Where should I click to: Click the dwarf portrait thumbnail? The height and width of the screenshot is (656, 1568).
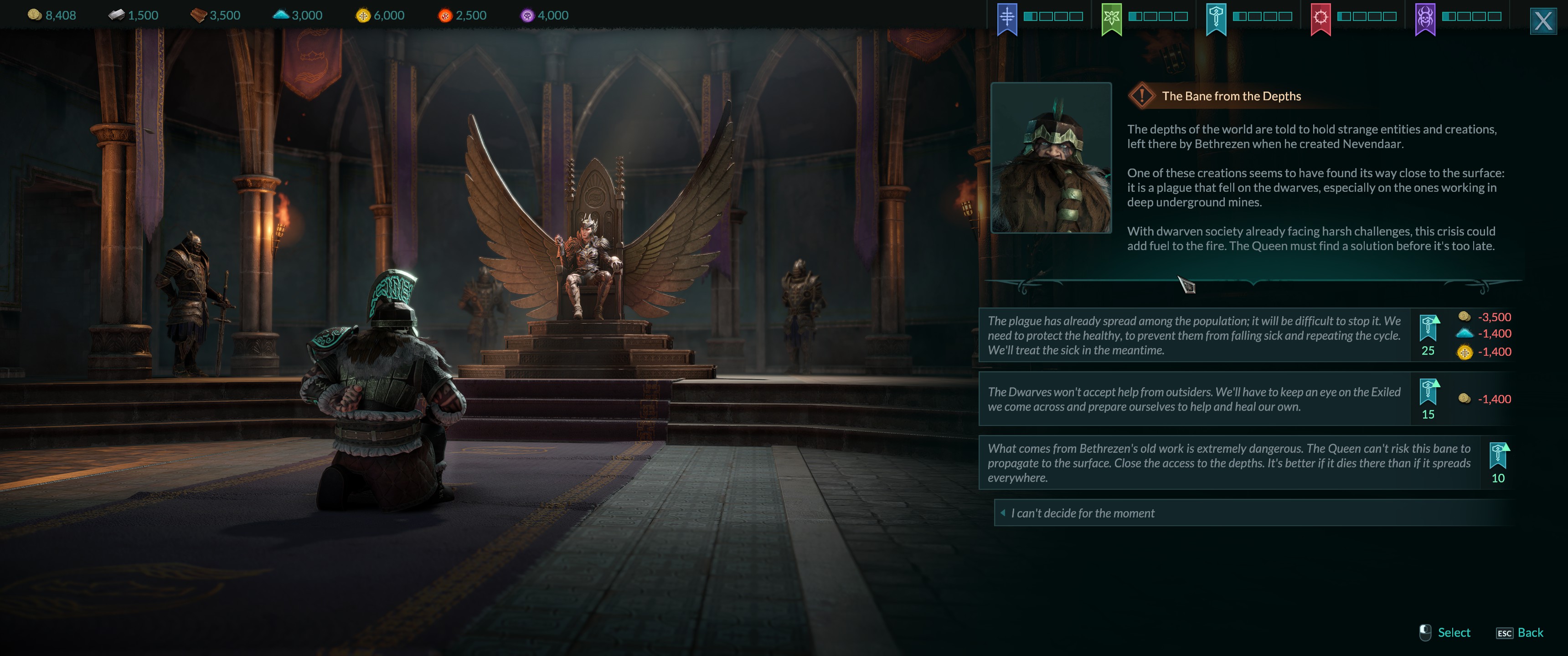tap(1051, 158)
